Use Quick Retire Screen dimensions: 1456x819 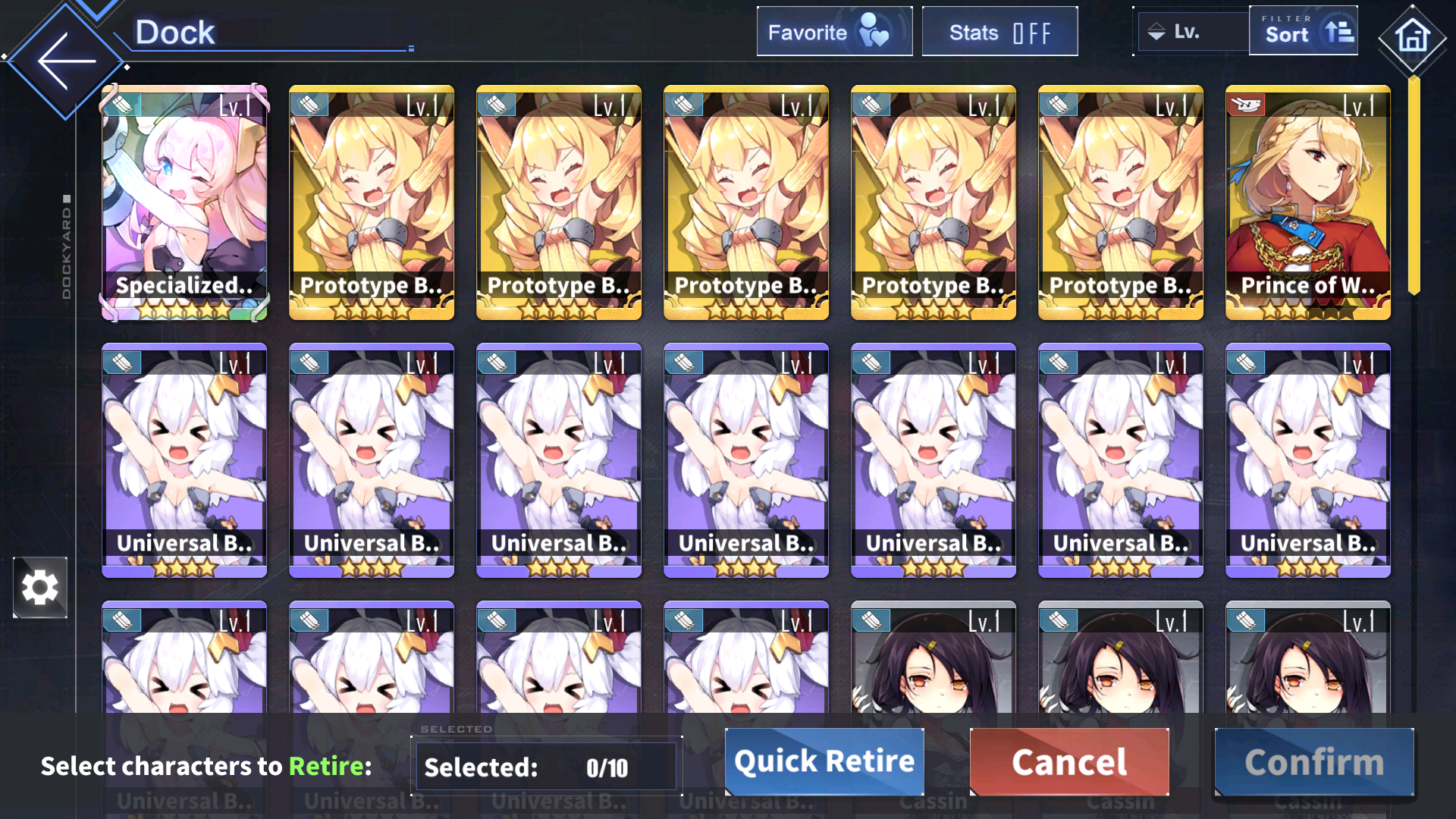click(824, 761)
